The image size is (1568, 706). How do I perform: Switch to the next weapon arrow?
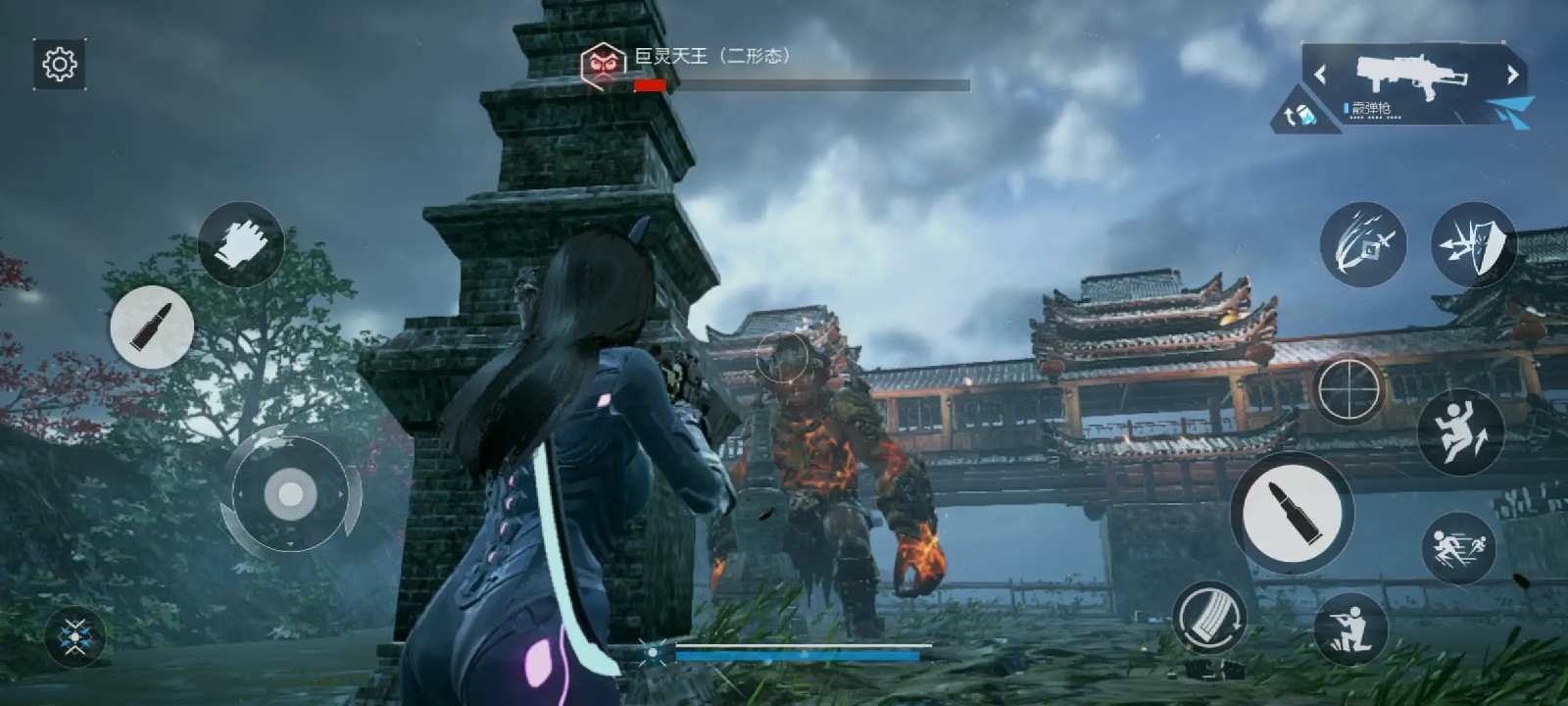tap(1512, 74)
